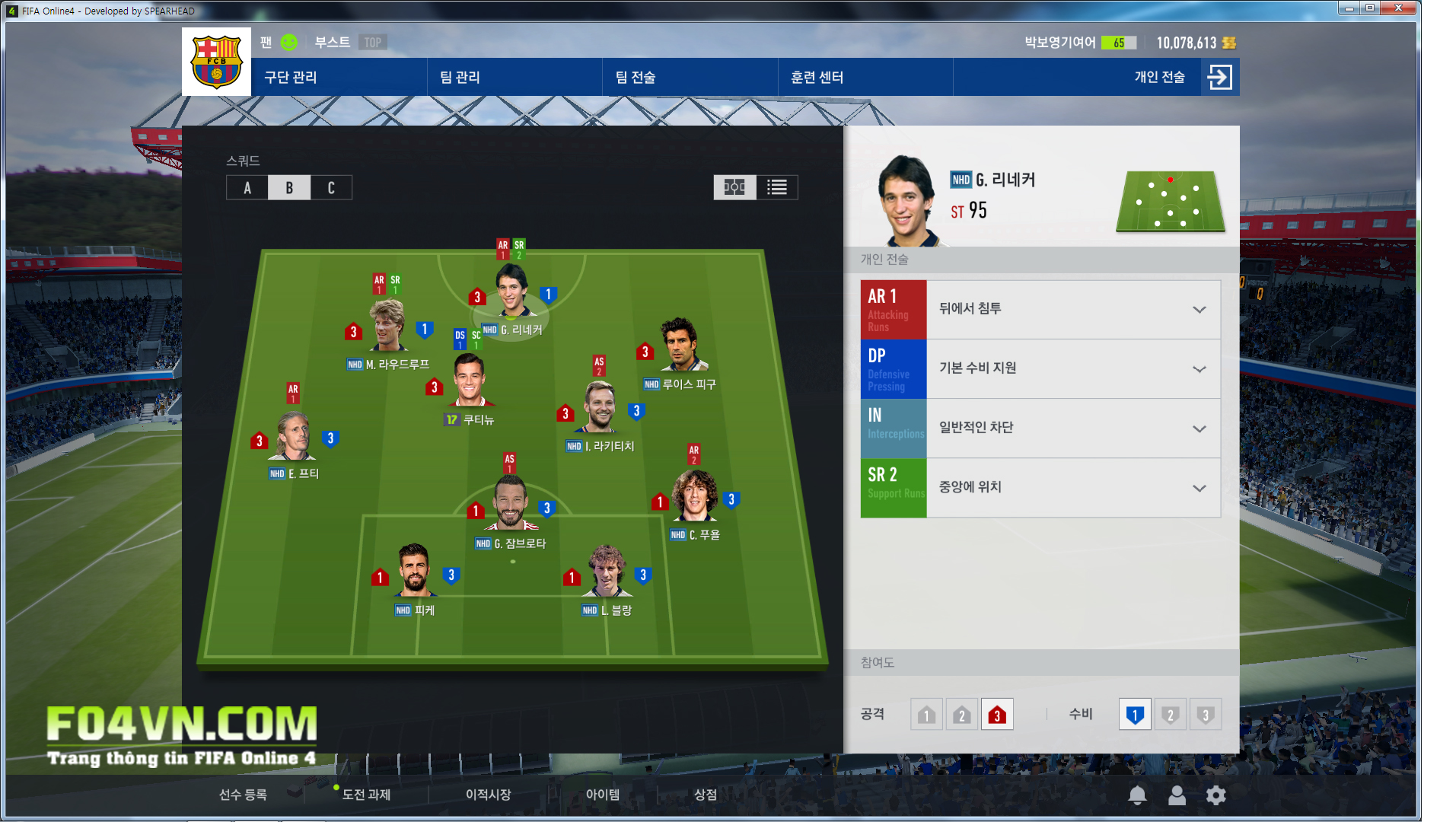1456x822 pixels.
Task: Set attack participation level to 1
Action: point(926,715)
